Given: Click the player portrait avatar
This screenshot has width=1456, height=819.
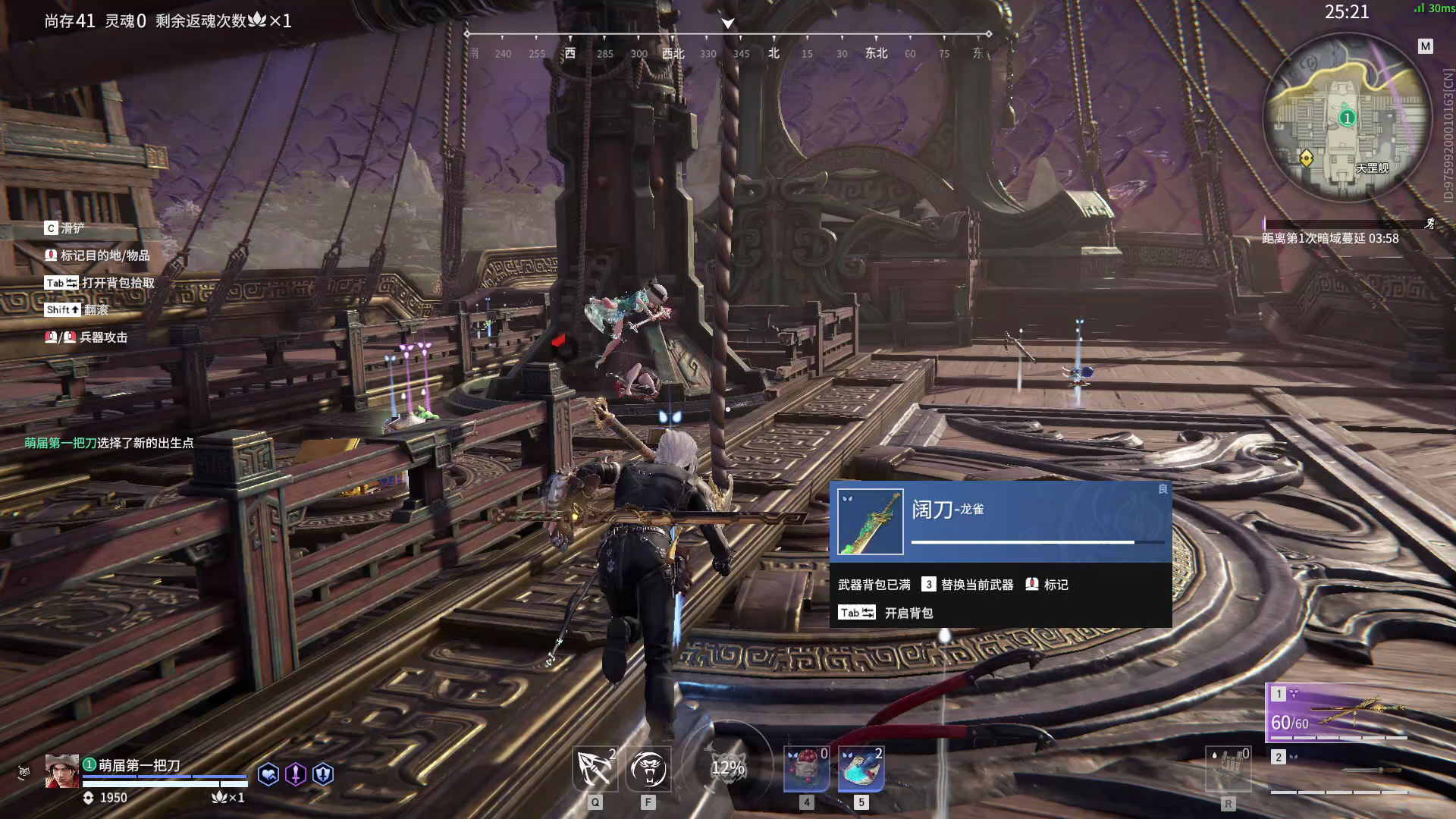Looking at the screenshot, I should (61, 771).
